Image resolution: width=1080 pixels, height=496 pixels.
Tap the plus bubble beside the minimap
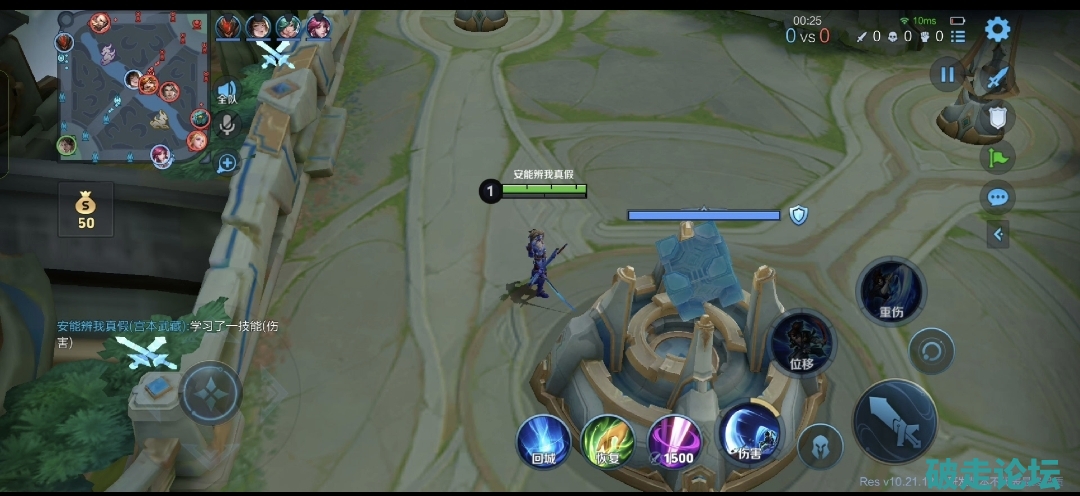227,162
